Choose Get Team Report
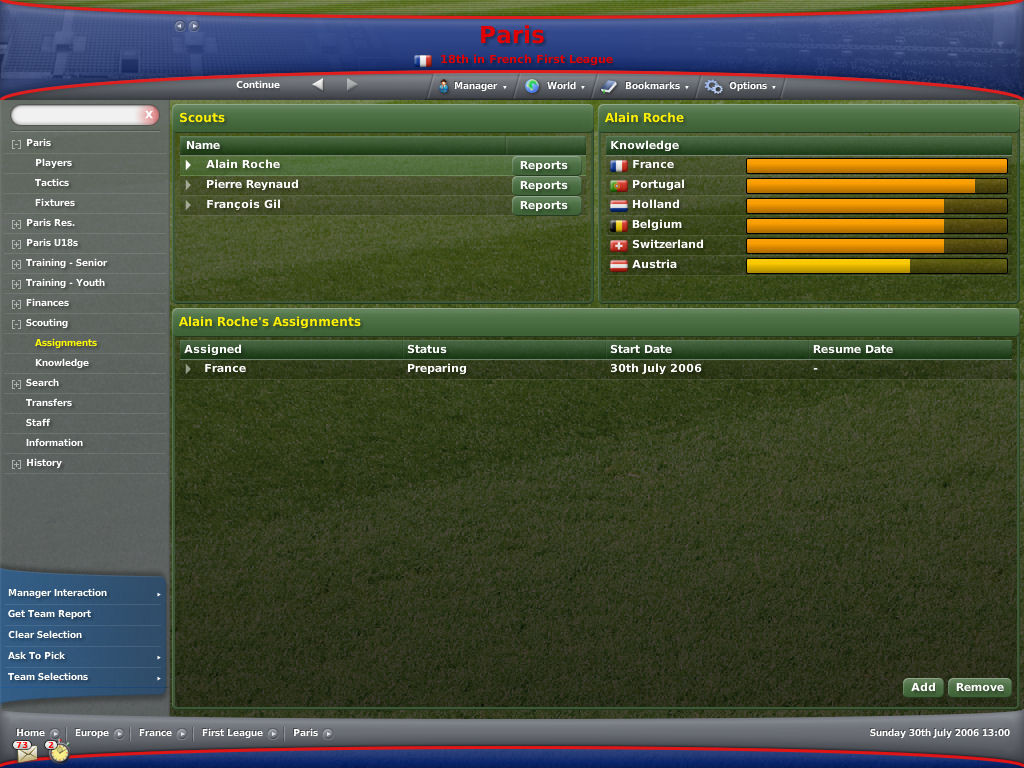 [x=50, y=614]
